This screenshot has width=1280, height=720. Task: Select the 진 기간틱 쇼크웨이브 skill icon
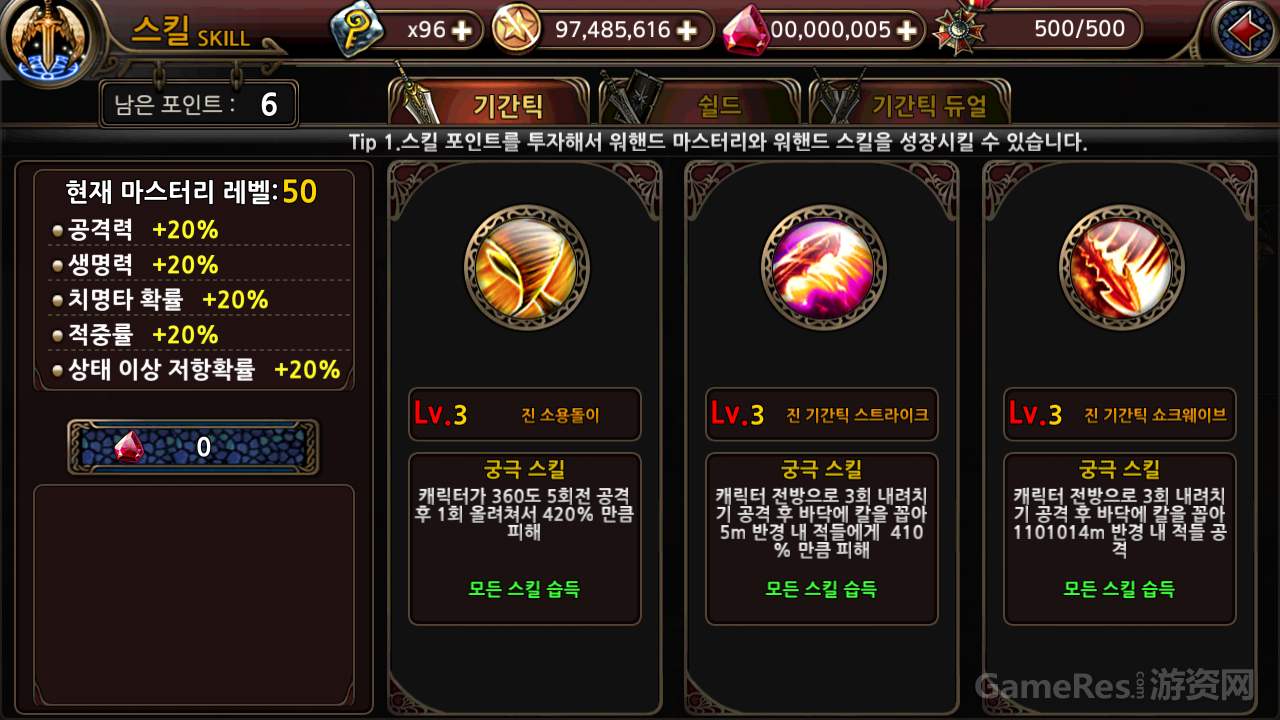click(1119, 267)
